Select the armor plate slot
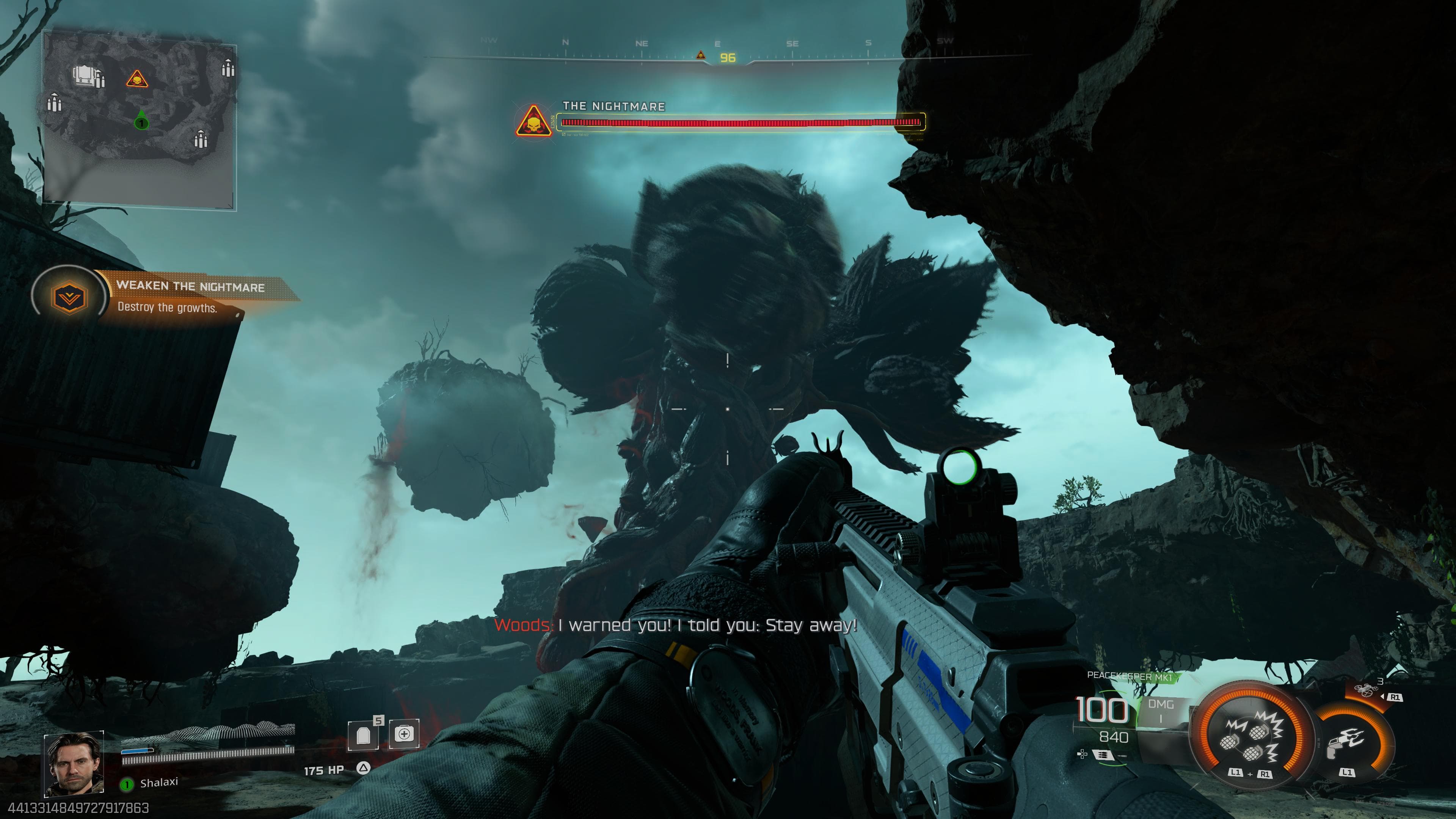Image resolution: width=1456 pixels, height=819 pixels. 364,735
